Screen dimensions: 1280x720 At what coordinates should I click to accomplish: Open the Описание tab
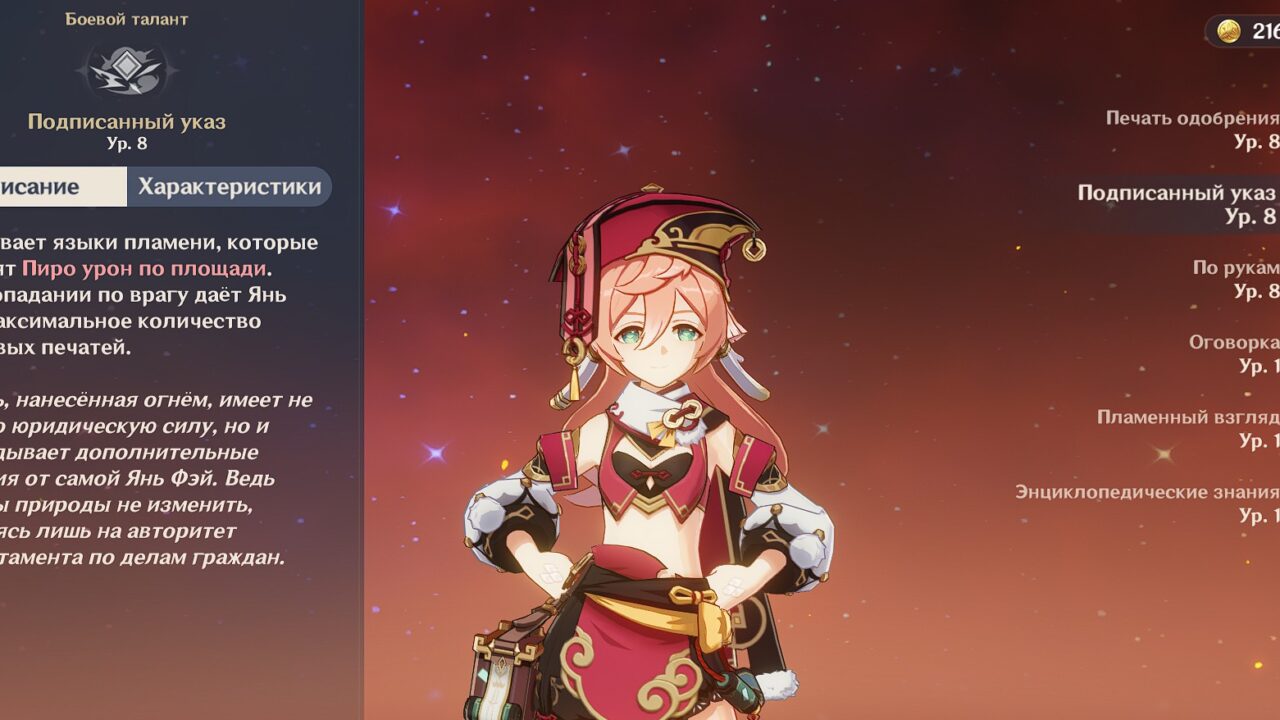[x=60, y=187]
